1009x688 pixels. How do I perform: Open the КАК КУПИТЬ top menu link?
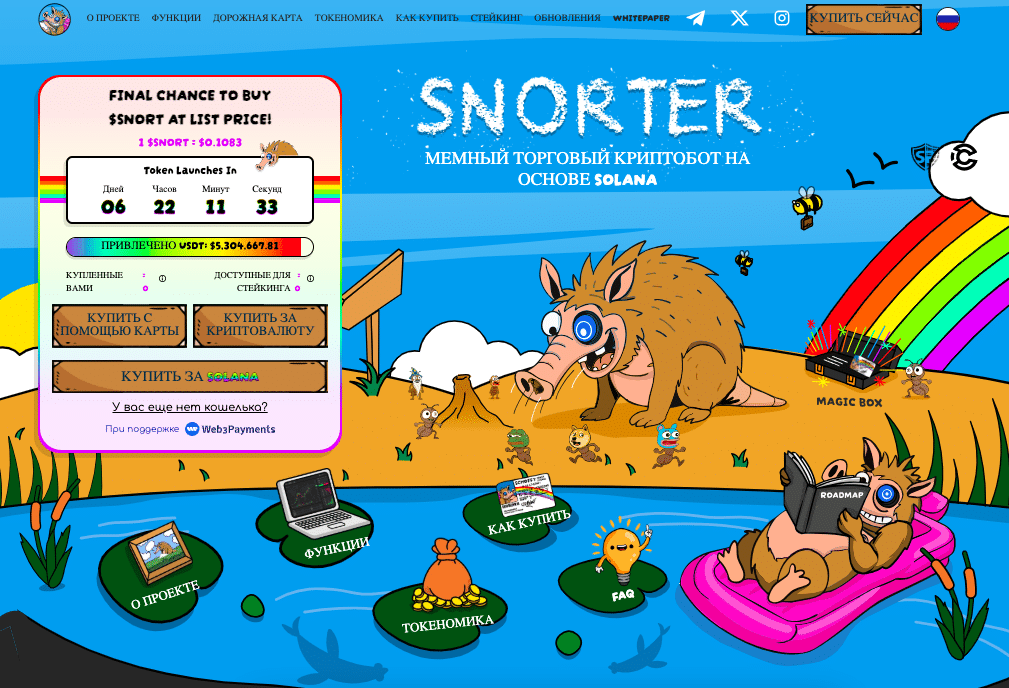click(427, 18)
